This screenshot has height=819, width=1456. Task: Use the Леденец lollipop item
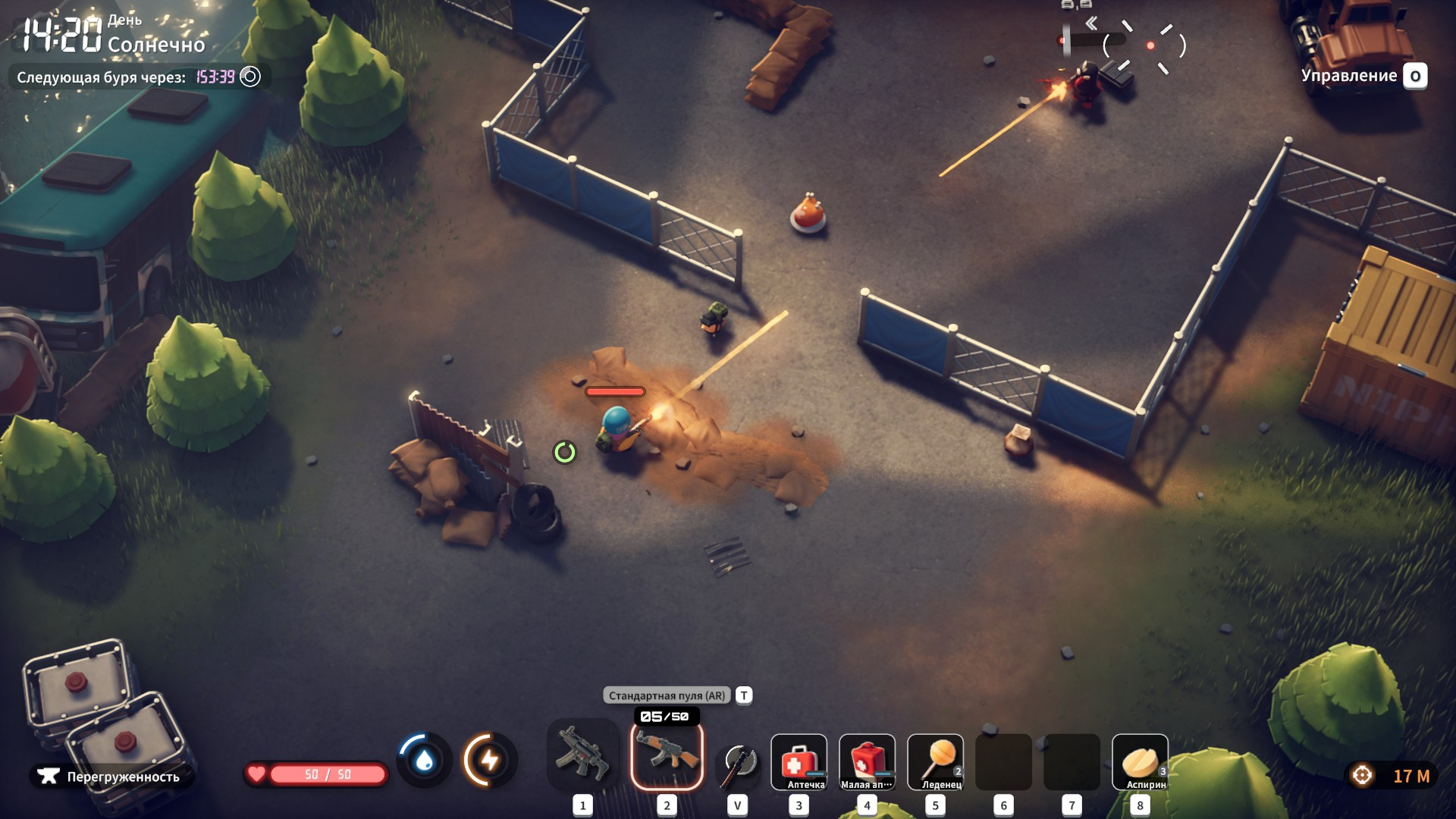point(935,761)
